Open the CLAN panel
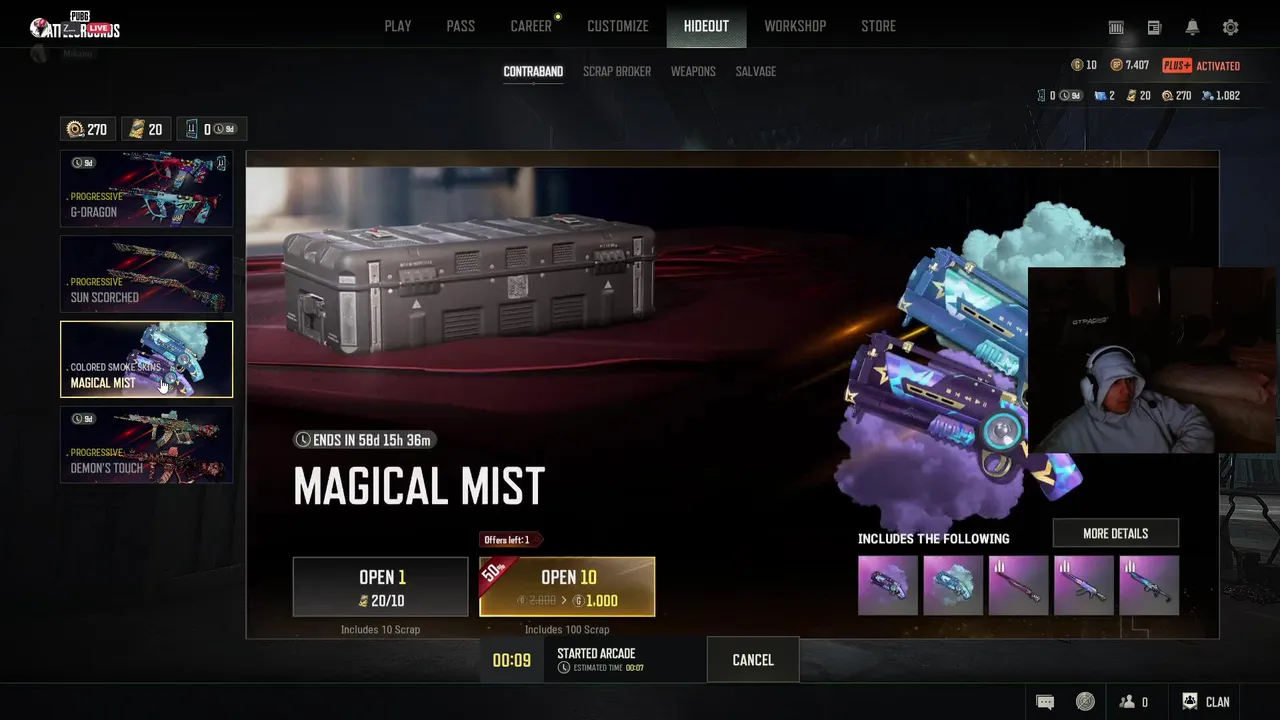This screenshot has width=1280, height=720. click(1206, 702)
